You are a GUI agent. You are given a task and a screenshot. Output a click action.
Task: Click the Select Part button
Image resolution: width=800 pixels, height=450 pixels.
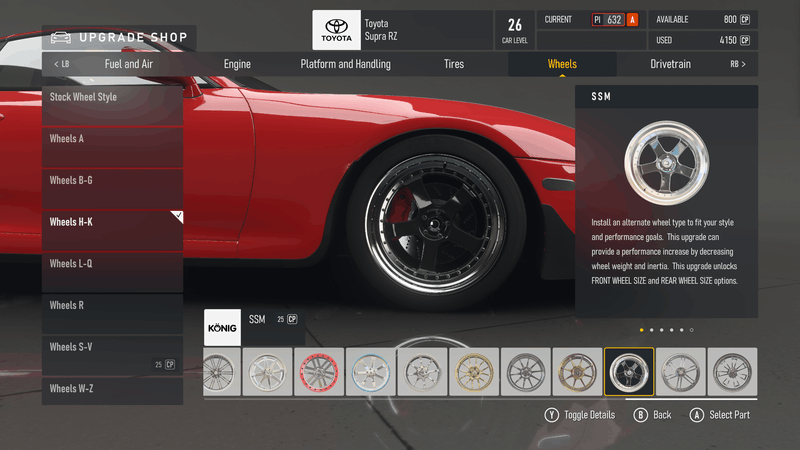click(720, 415)
